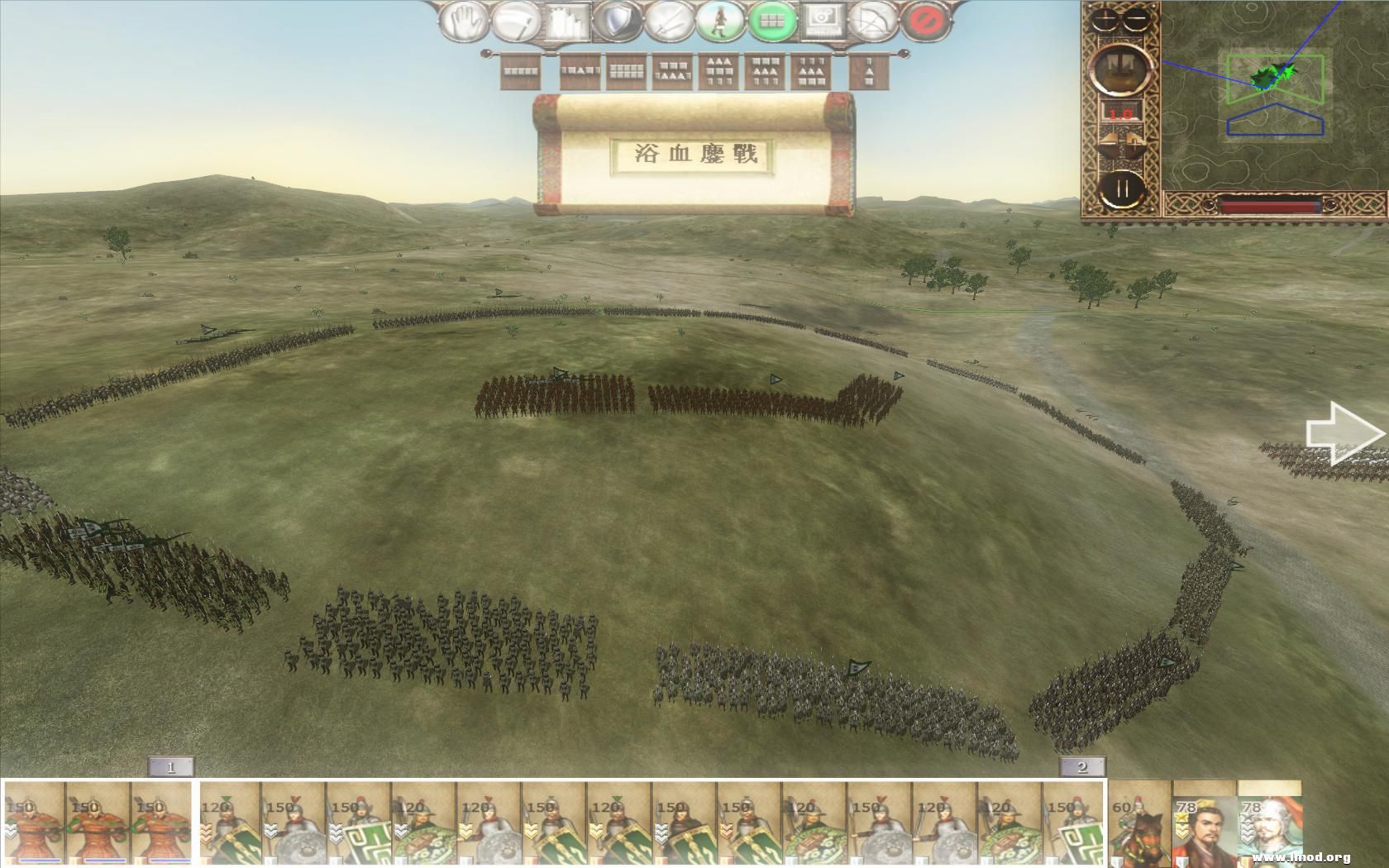Image resolution: width=1389 pixels, height=868 pixels.
Task: Click the crossed swords melee icon
Action: 669,21
